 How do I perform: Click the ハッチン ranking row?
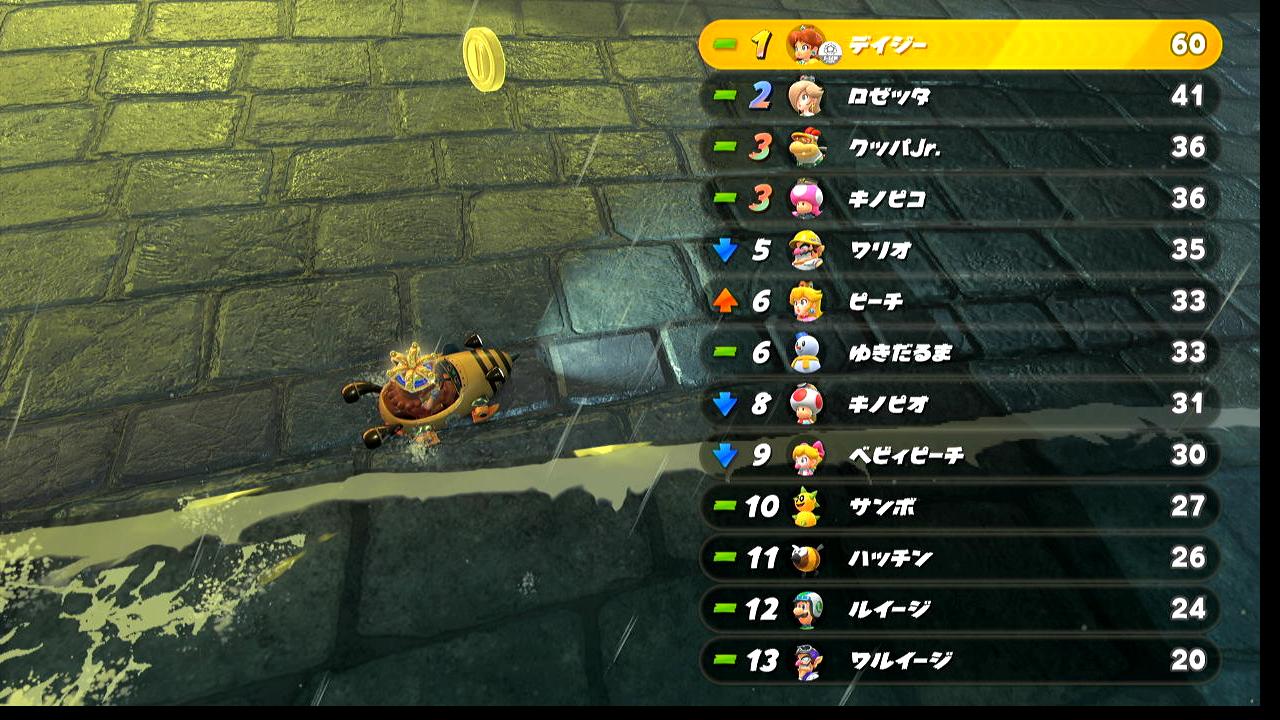point(960,557)
